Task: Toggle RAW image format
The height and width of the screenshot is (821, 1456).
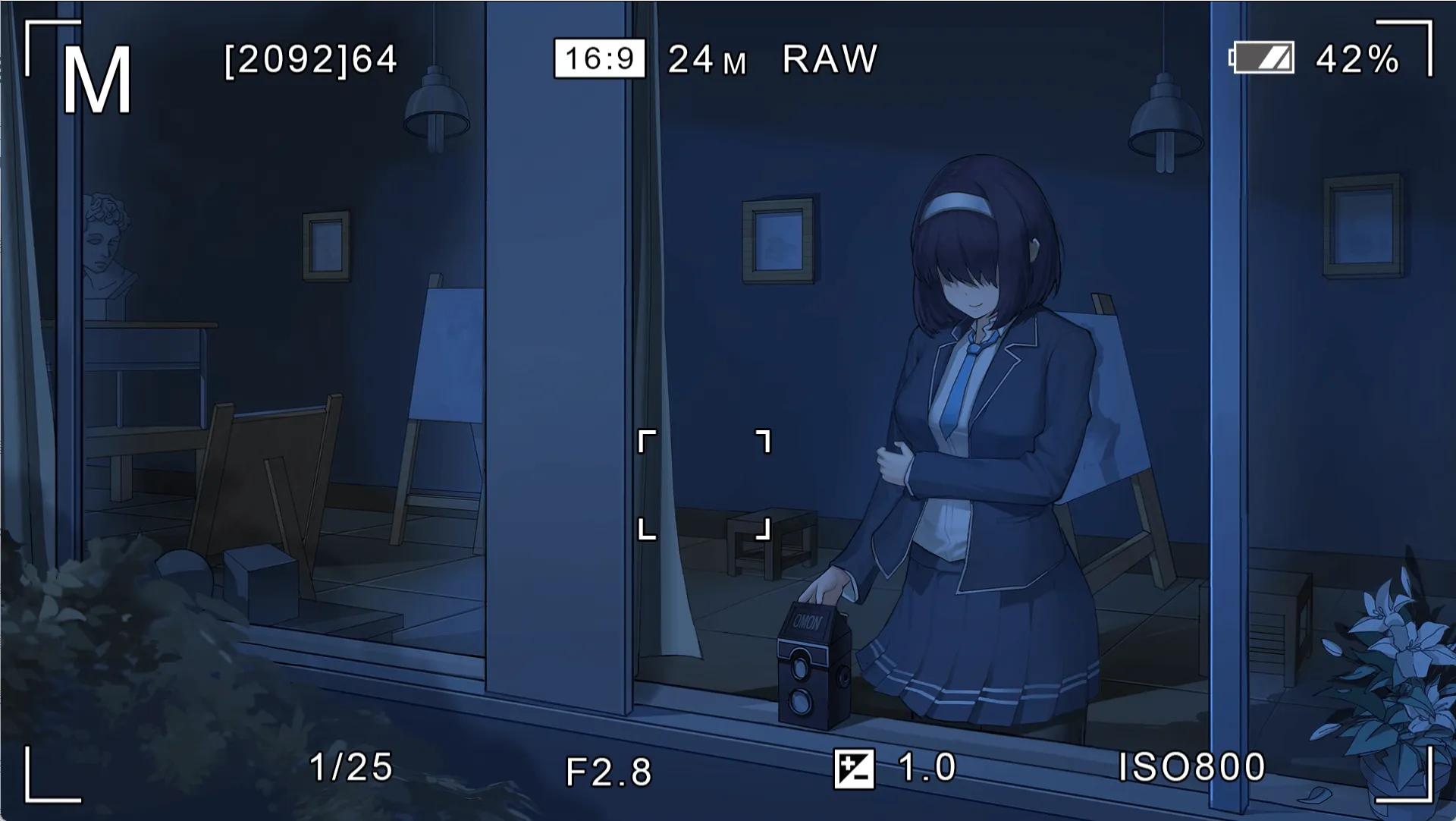Action: [830, 58]
